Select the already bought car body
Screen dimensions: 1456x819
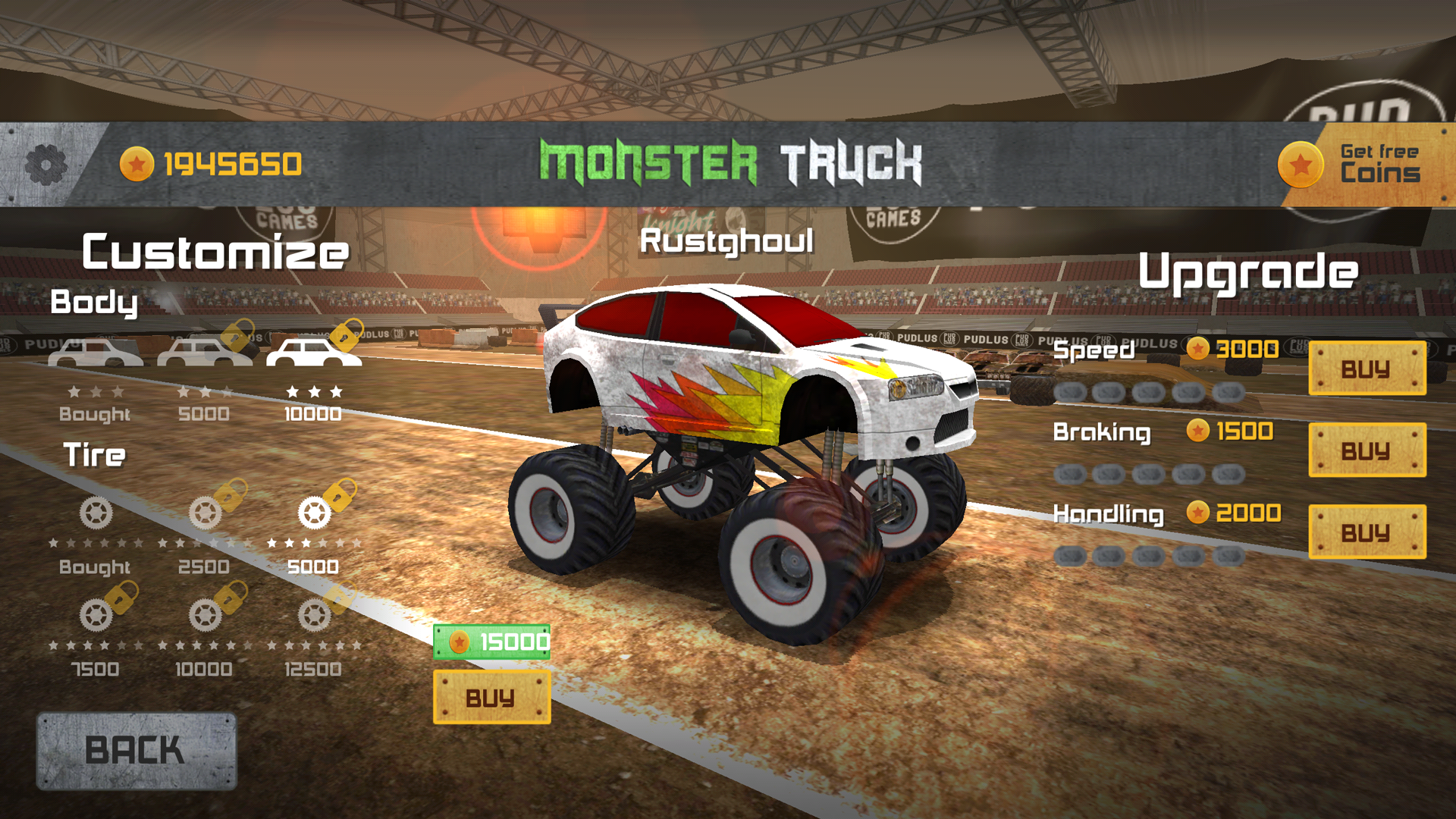click(96, 351)
